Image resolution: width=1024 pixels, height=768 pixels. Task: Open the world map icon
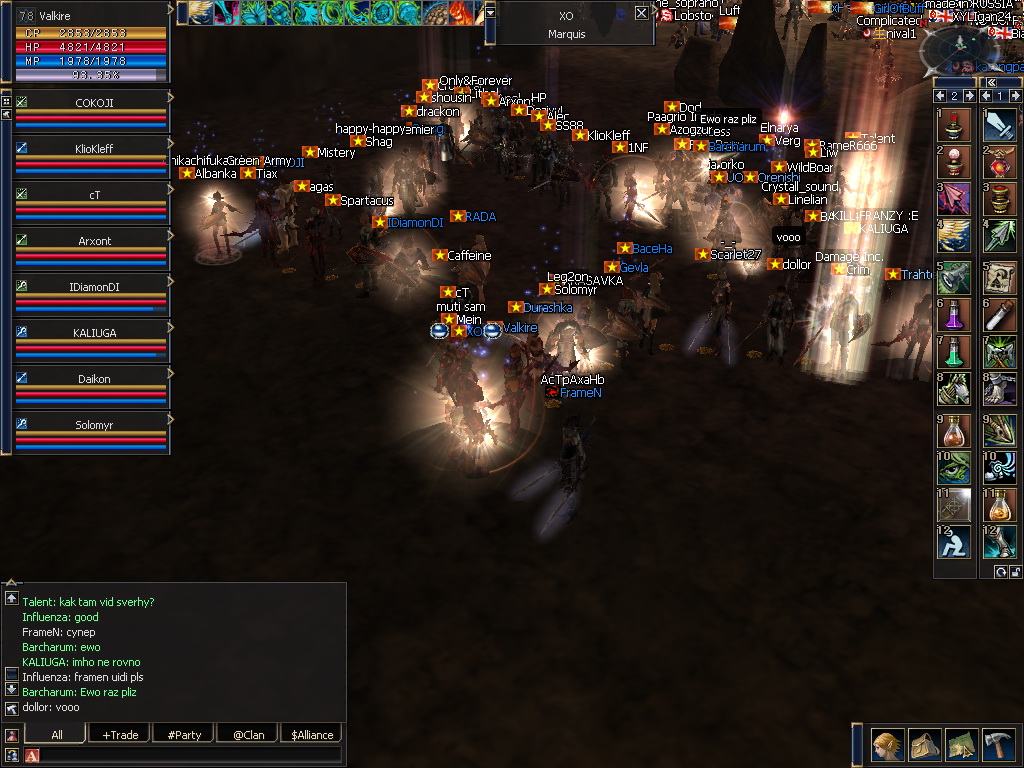point(961,745)
